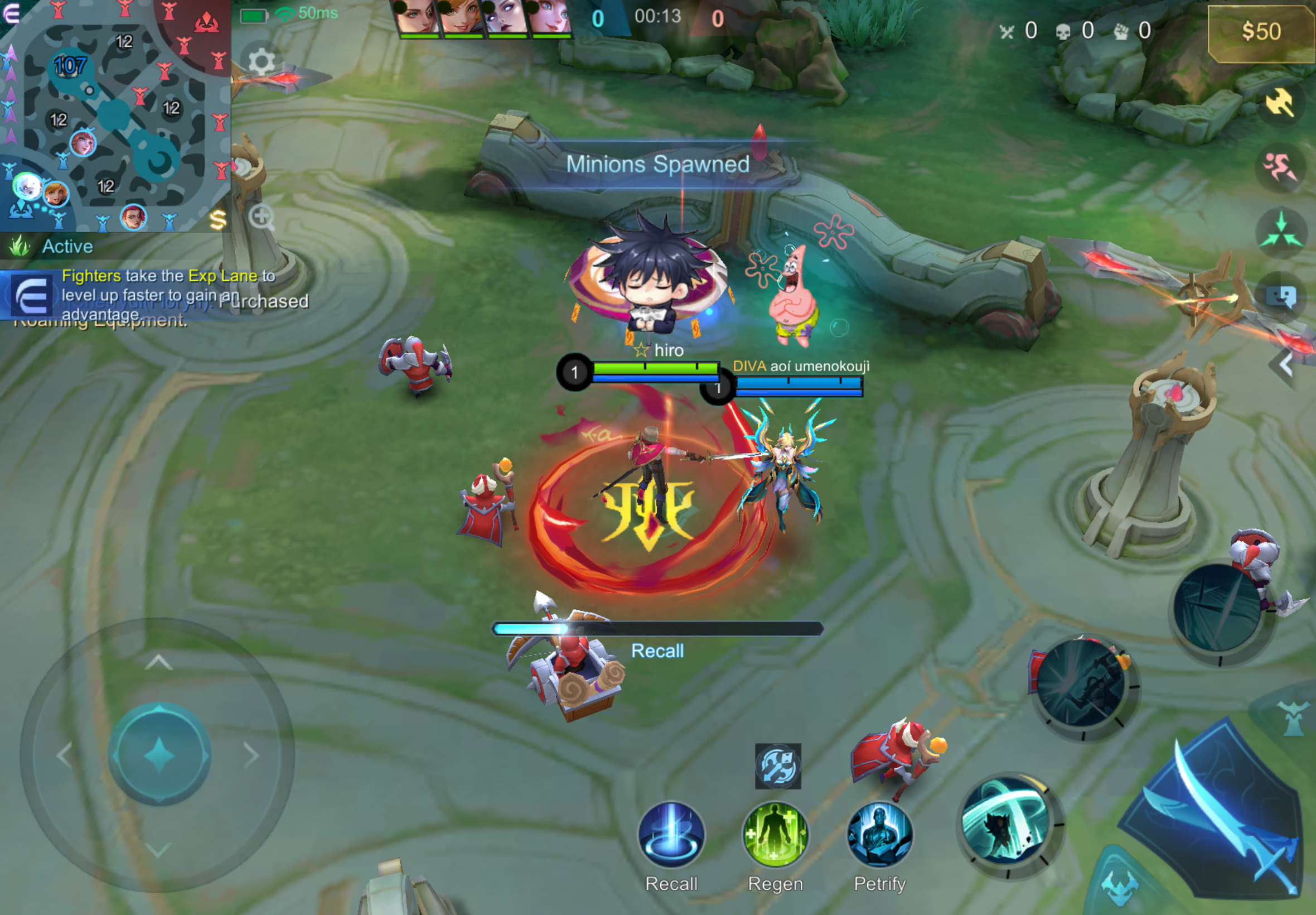
Task: Select the gold dollar sign under minimap
Action: pos(217,220)
